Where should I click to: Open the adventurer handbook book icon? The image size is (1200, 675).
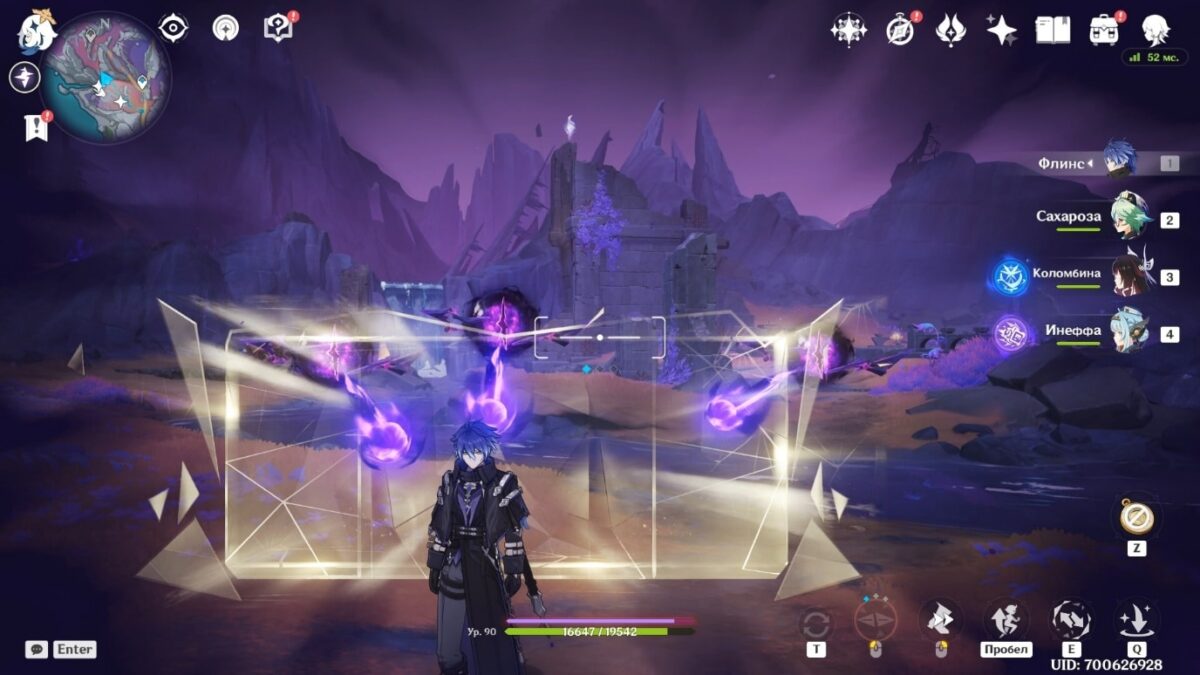coord(1052,30)
